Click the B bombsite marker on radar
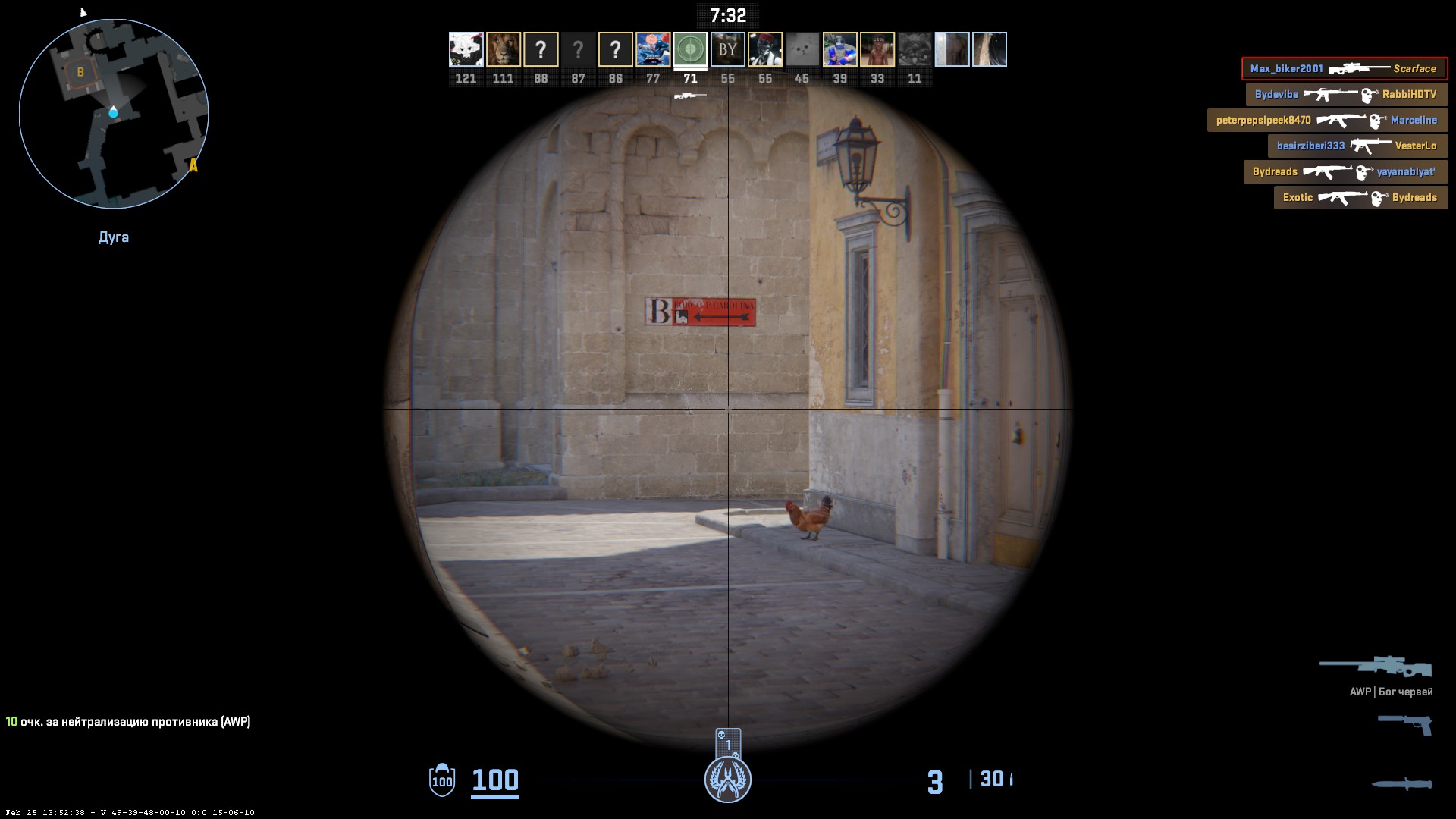Screen dimensions: 1456x819 (80, 73)
